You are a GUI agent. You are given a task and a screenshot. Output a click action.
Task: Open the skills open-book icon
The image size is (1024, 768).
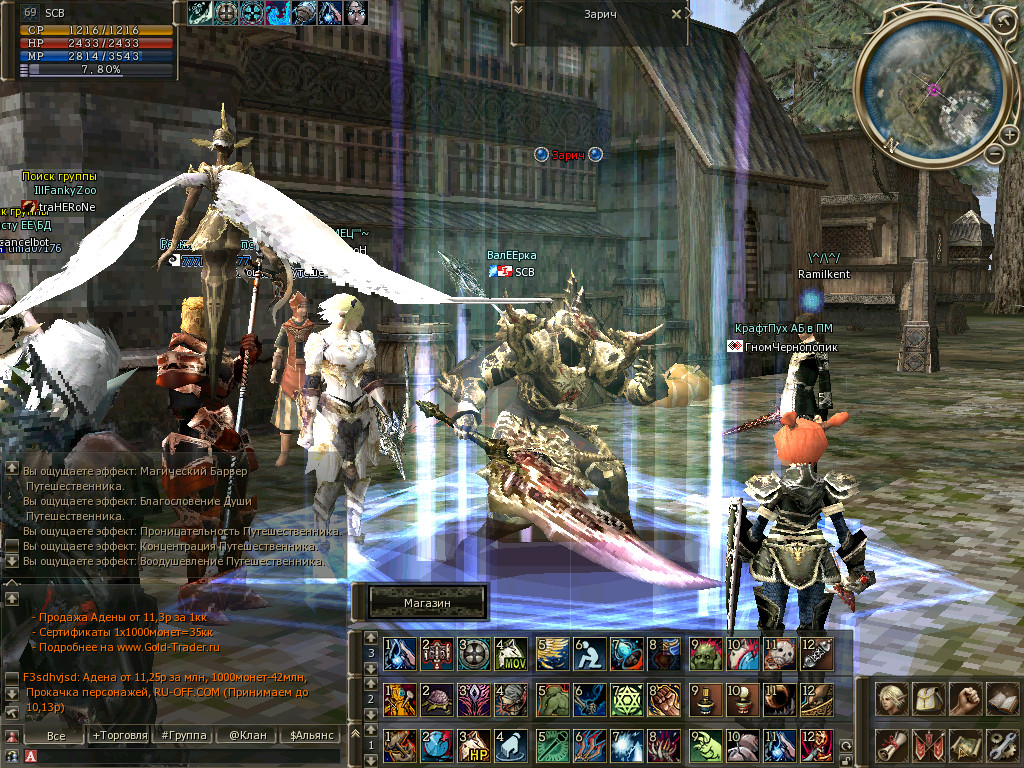click(1001, 699)
